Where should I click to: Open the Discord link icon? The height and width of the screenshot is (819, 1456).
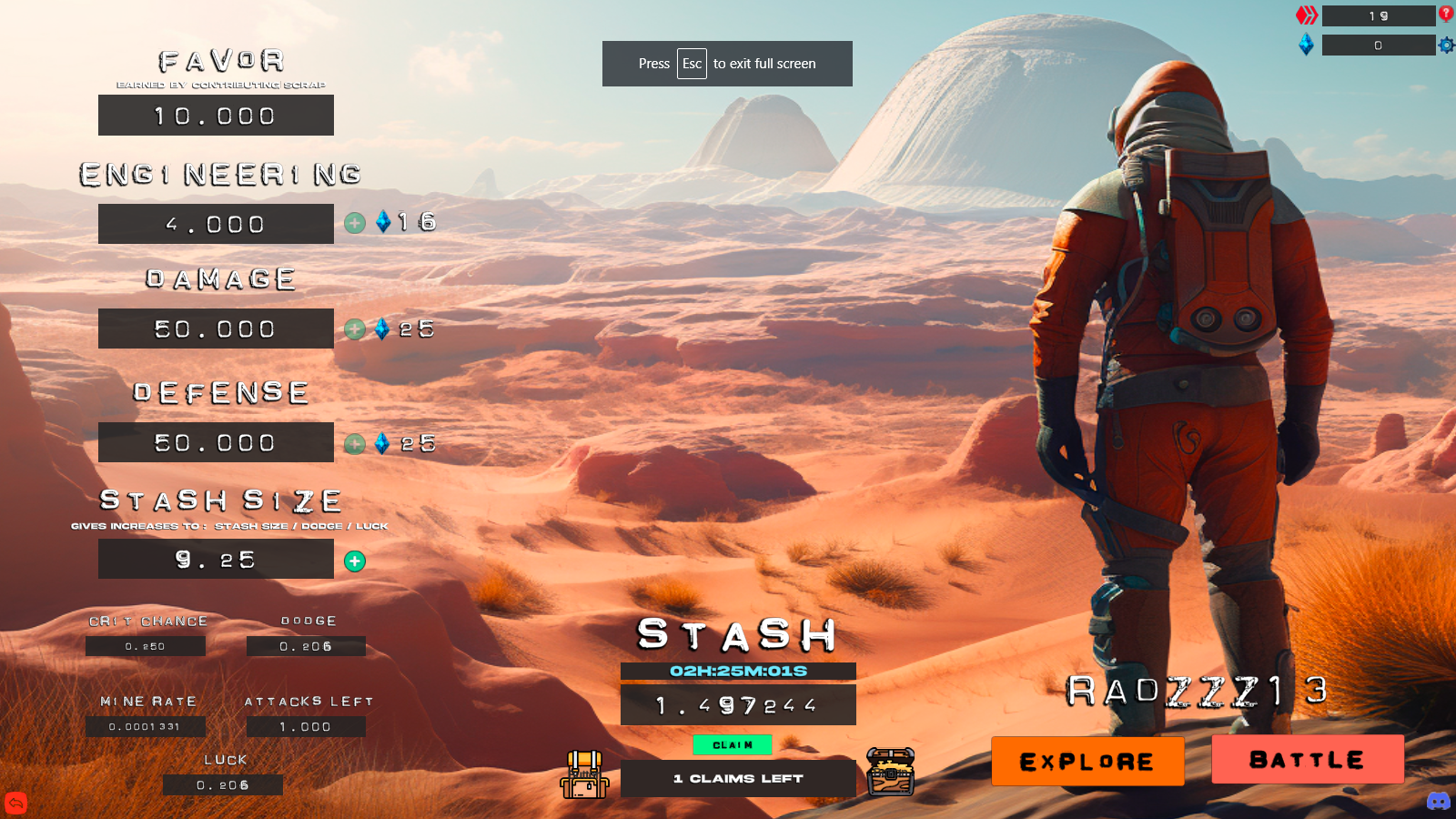click(1439, 801)
